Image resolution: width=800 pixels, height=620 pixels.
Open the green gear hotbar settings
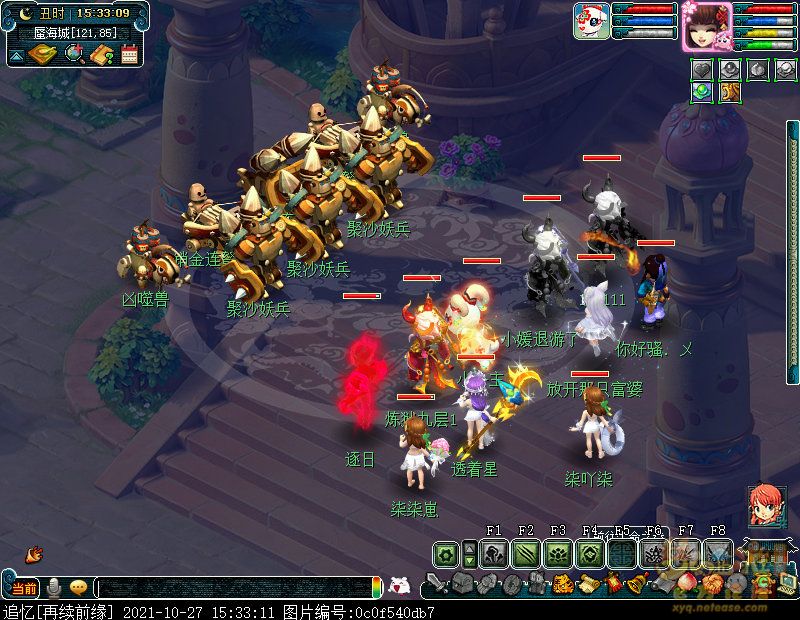[x=447, y=553]
